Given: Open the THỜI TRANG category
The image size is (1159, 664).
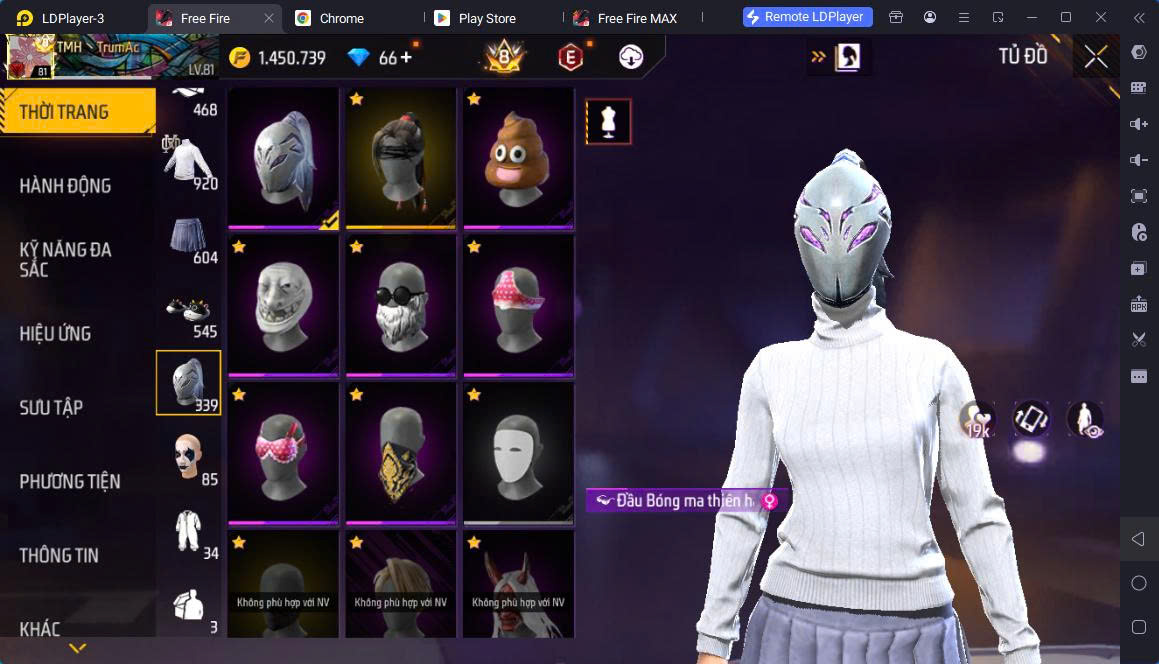Looking at the screenshot, I should 77,111.
